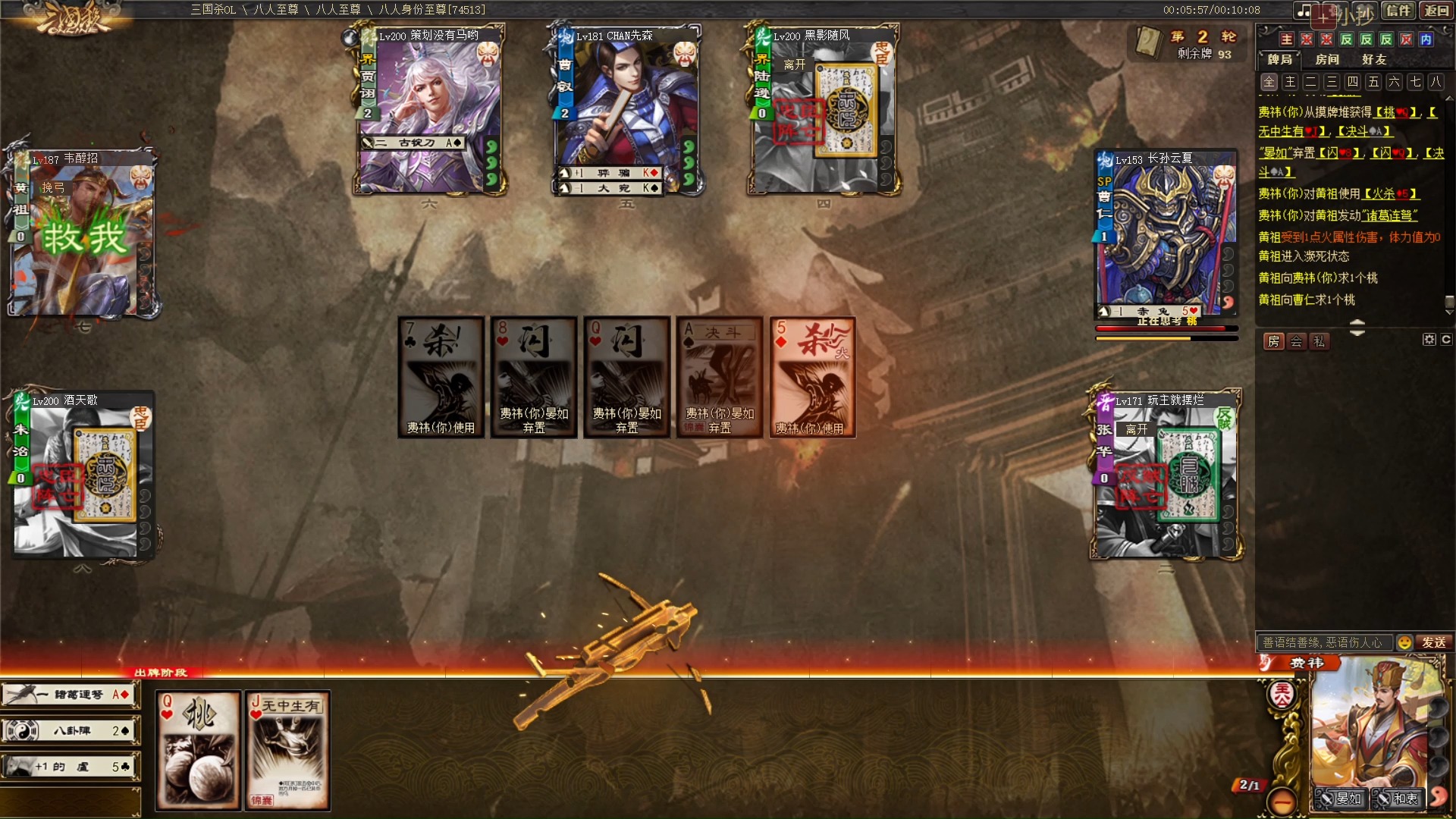Viewport: 1456px width, 819px height.
Task: Click the chat message input field
Action: point(1323,642)
